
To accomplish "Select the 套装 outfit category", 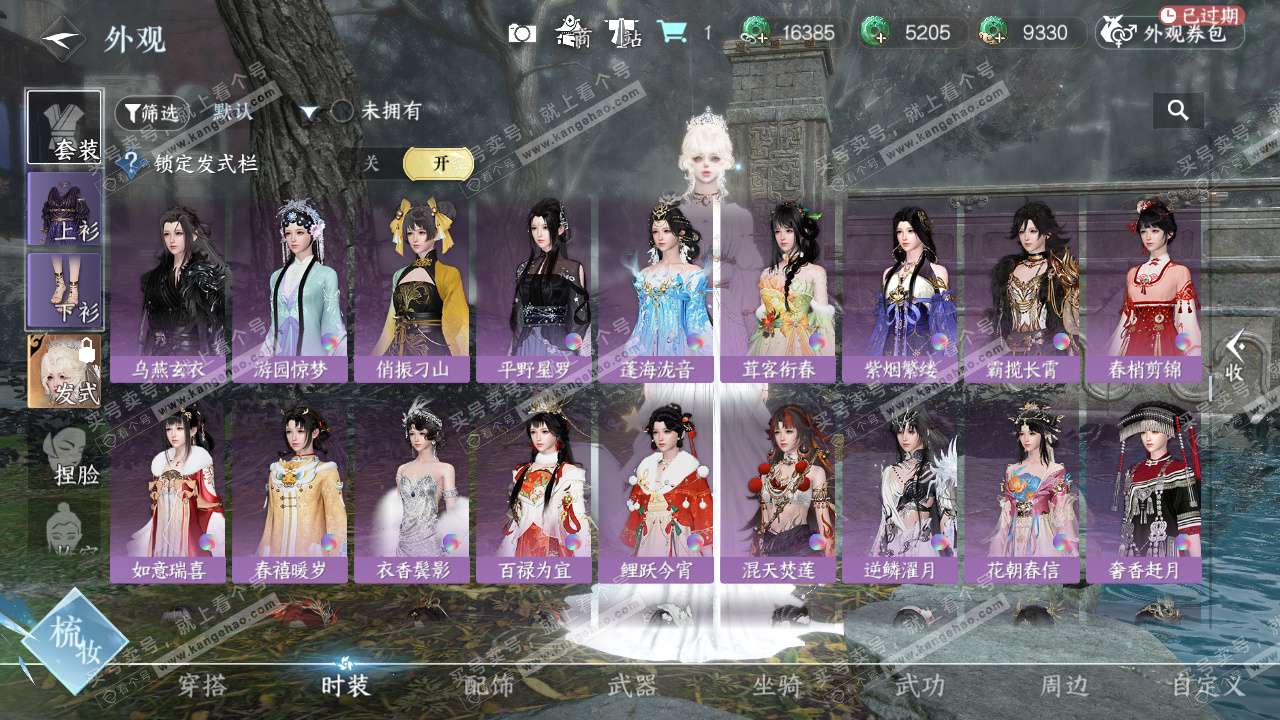I will (x=64, y=127).
